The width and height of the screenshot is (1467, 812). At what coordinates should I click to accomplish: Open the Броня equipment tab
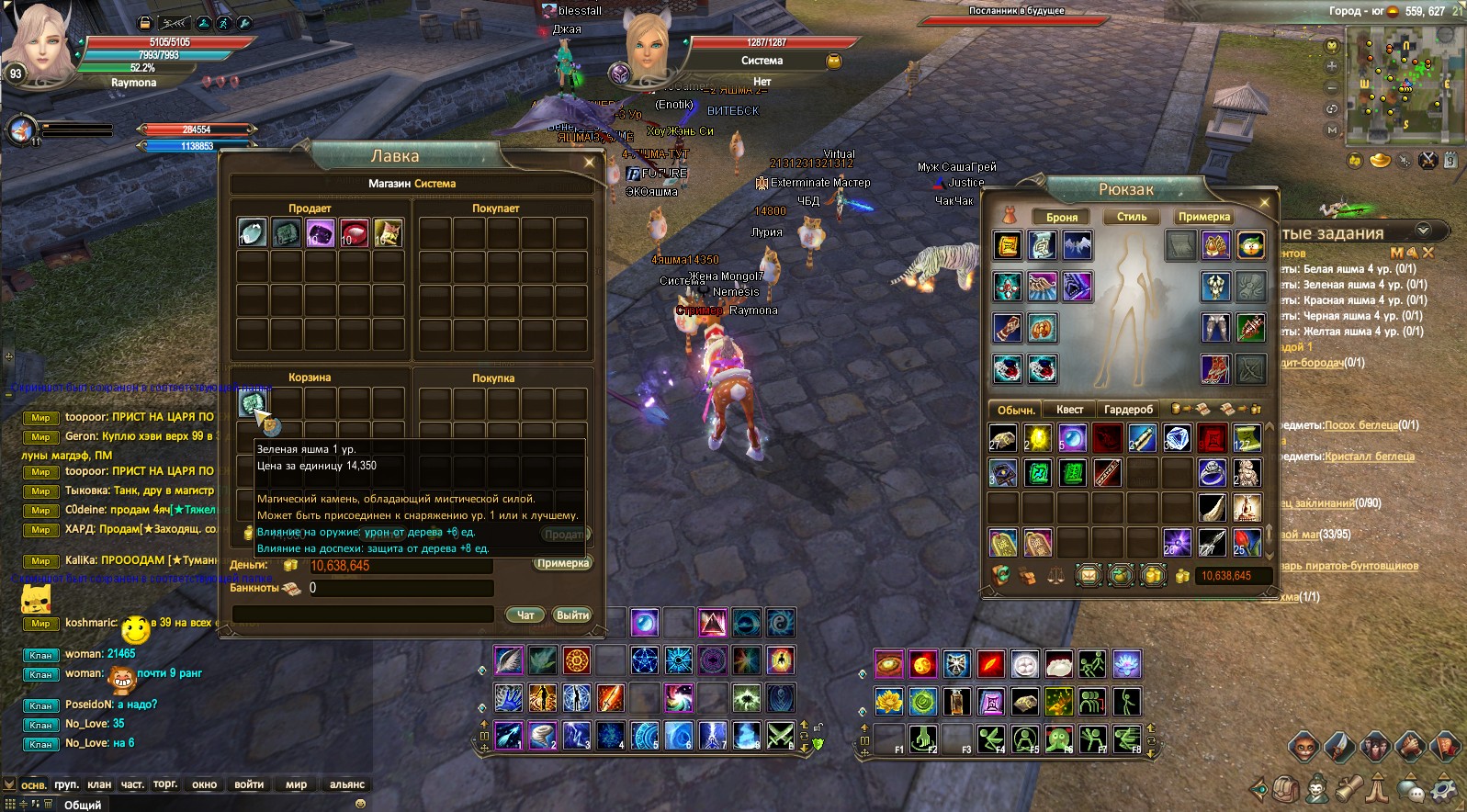click(x=1062, y=217)
